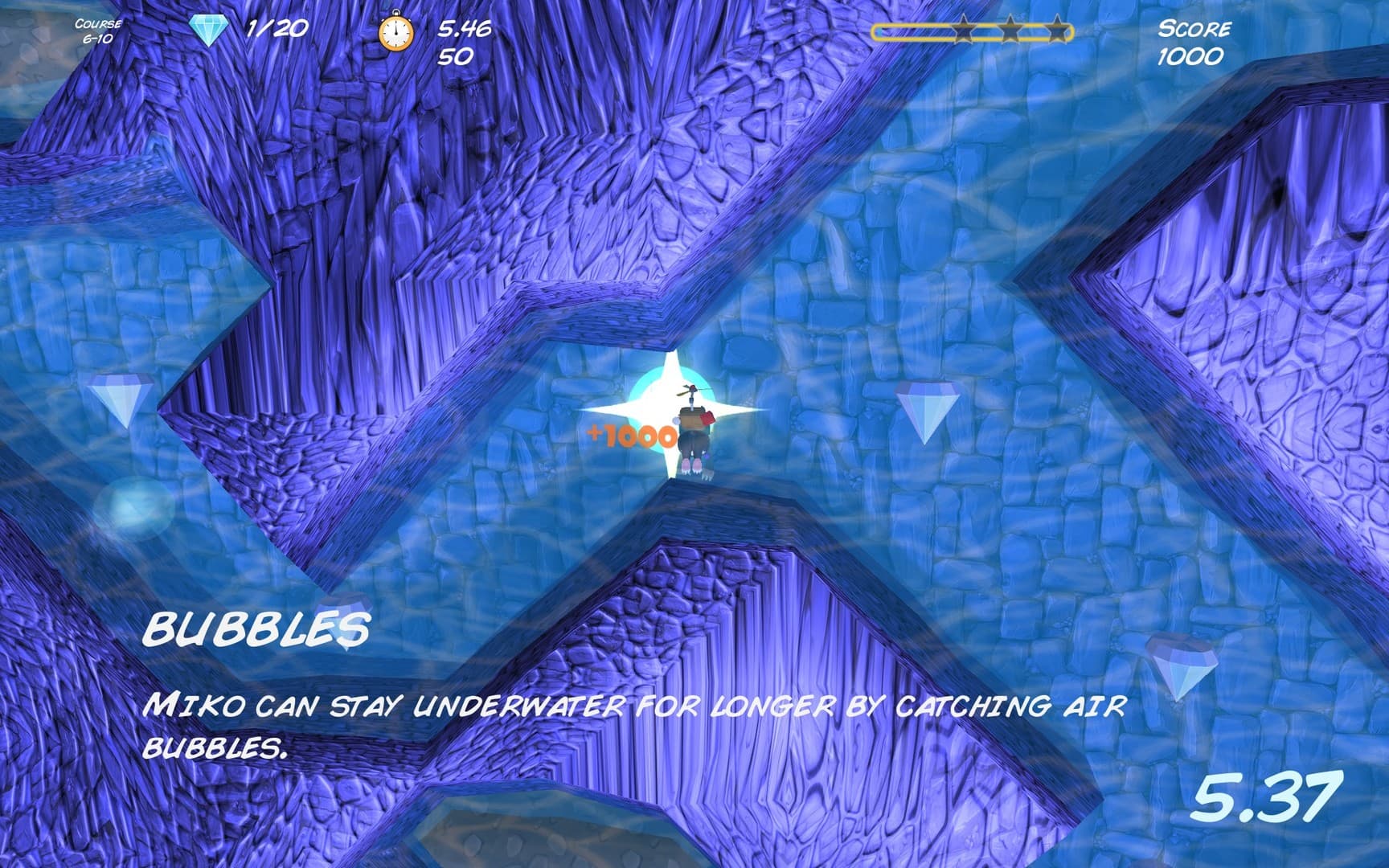Click the stopwatch timer icon

(395, 33)
